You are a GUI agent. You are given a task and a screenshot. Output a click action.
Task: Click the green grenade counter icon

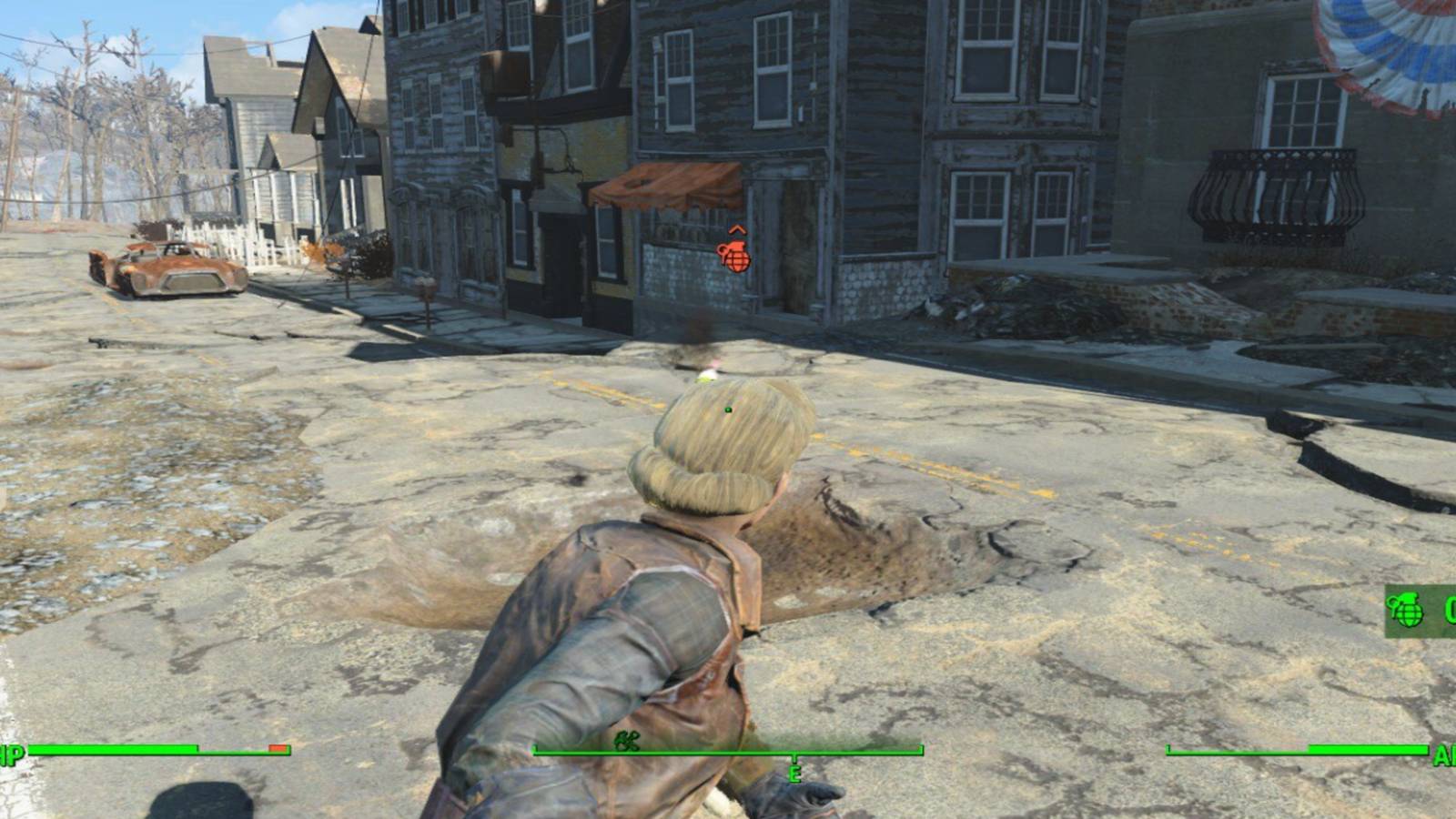click(1406, 608)
